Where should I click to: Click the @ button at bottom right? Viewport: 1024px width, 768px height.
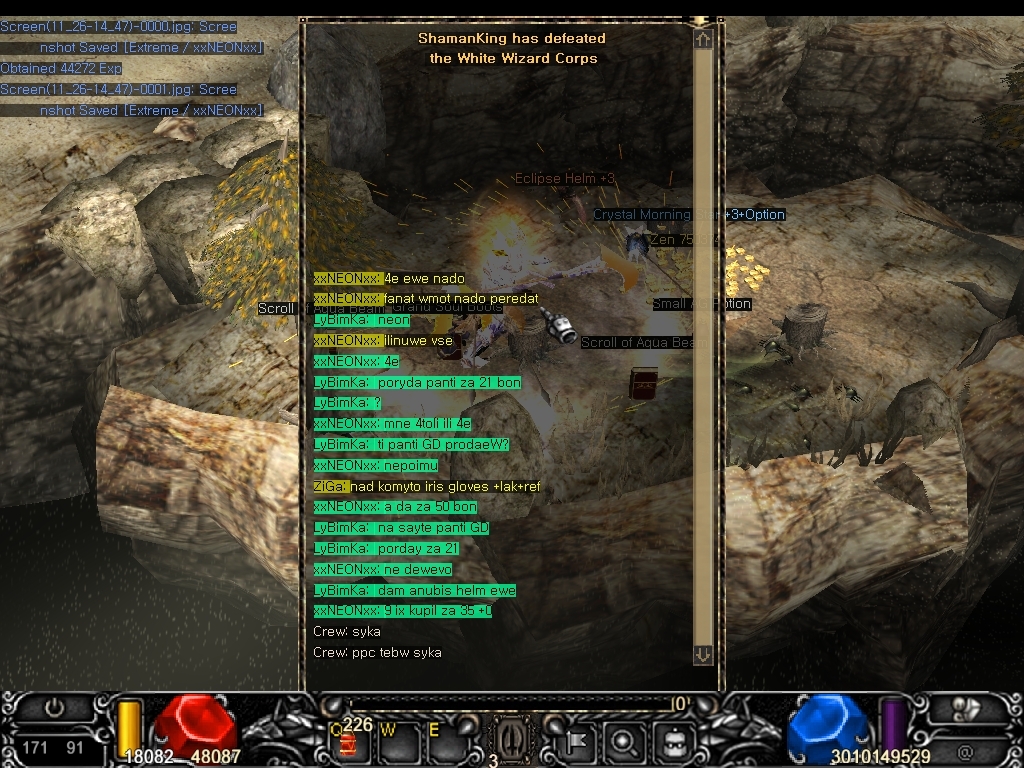[x=965, y=749]
